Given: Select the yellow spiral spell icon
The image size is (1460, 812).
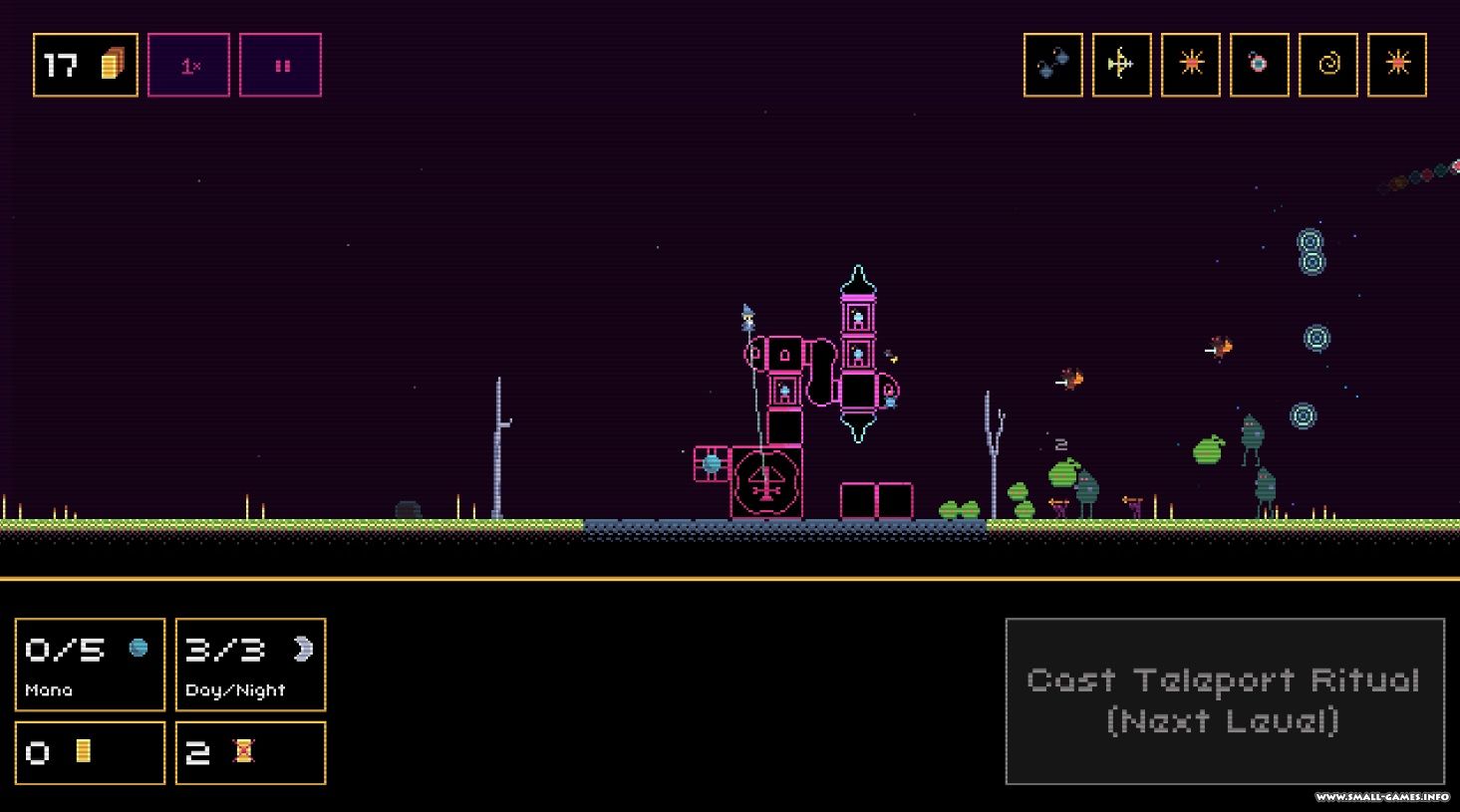Looking at the screenshot, I should [1327, 65].
